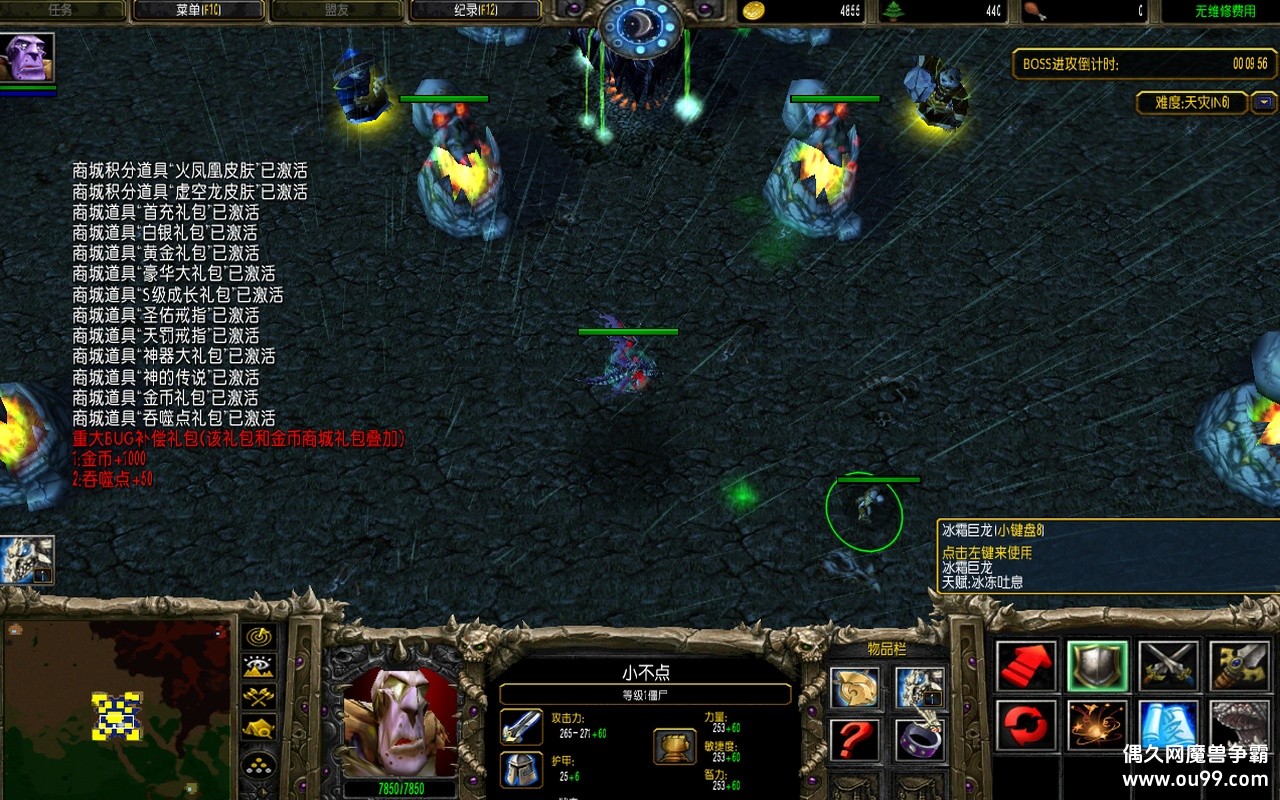Screen dimensions: 1280x800
Task: Open the formation toggle button
Action: point(261,765)
